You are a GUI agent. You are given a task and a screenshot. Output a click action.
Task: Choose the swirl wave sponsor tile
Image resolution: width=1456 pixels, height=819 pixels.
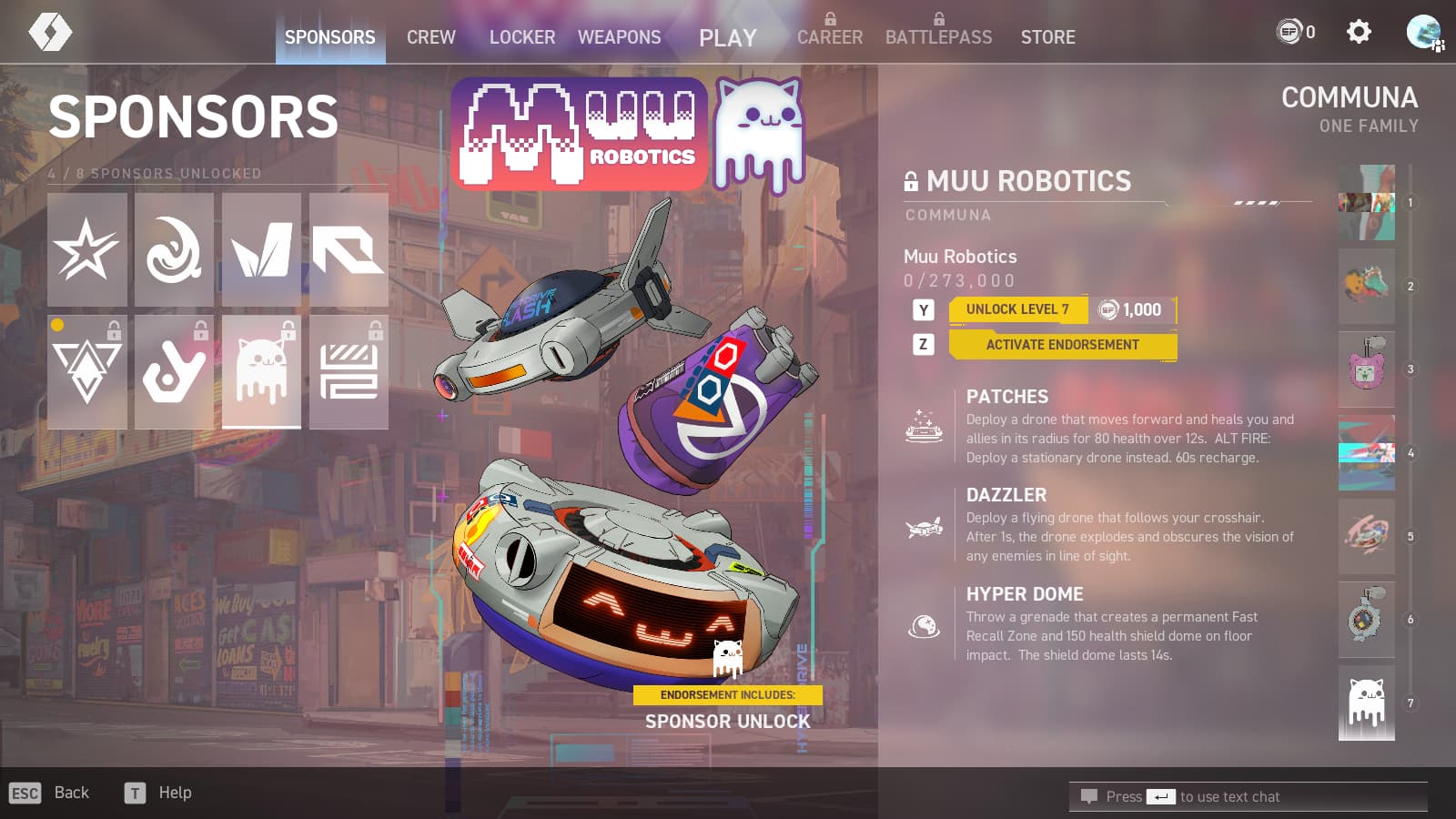point(174,249)
